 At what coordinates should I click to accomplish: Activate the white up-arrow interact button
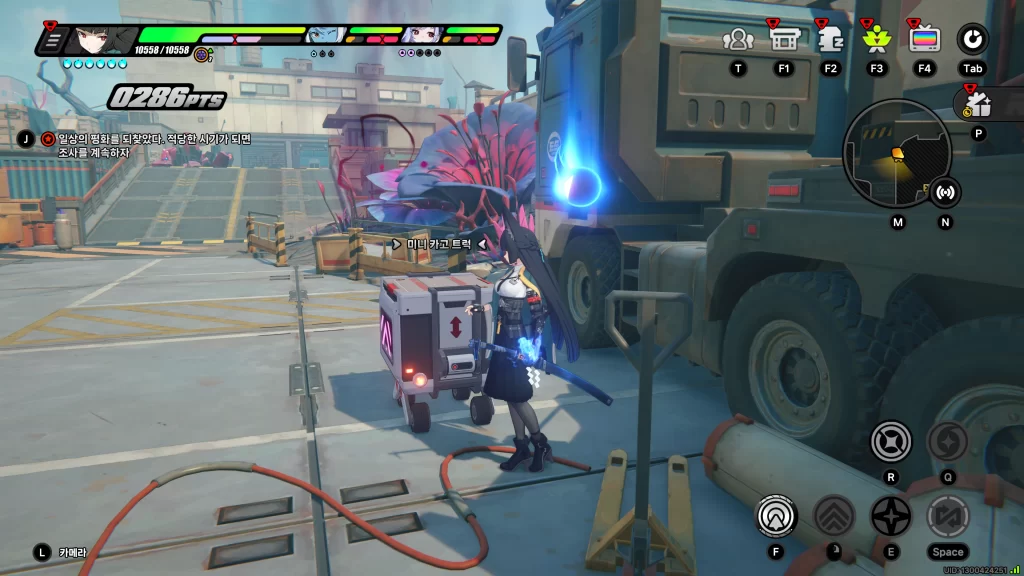tap(776, 516)
